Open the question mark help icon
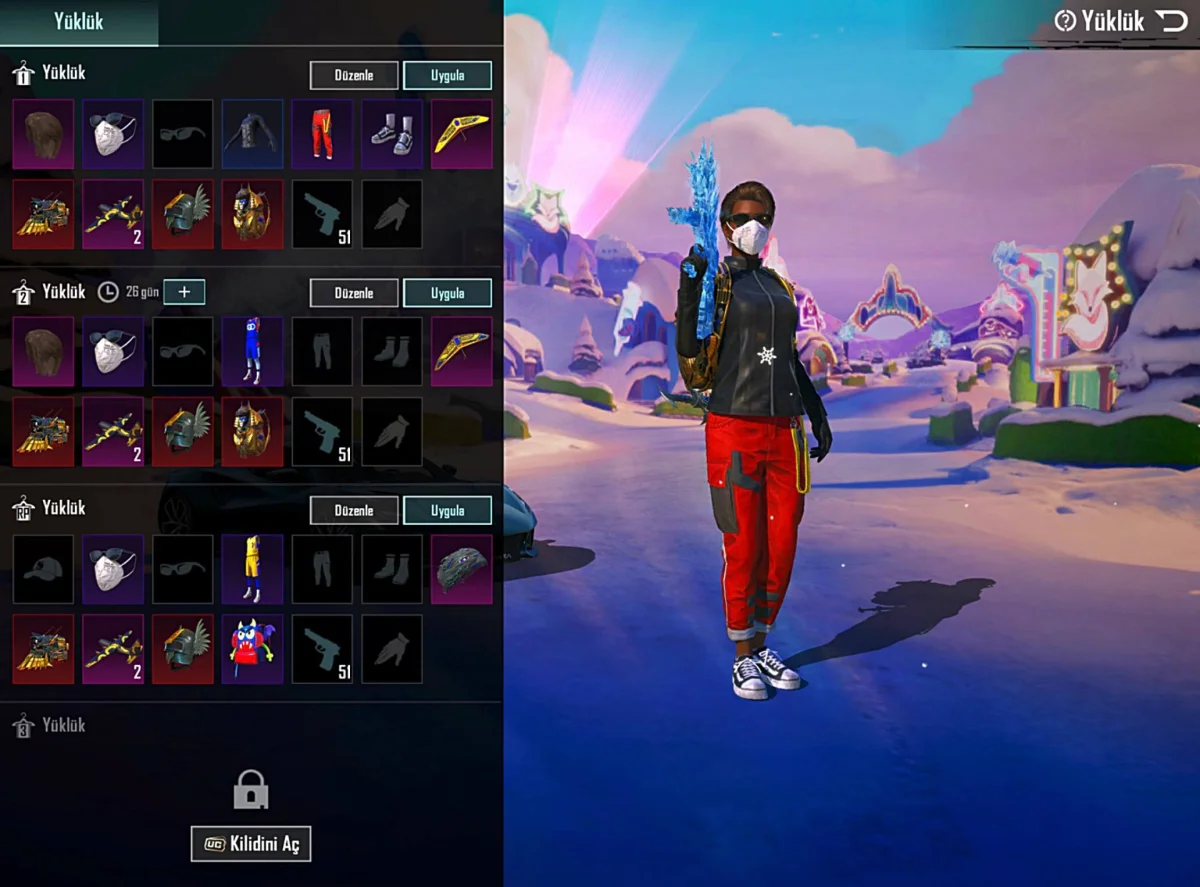This screenshot has height=887, width=1200. 1065,21
